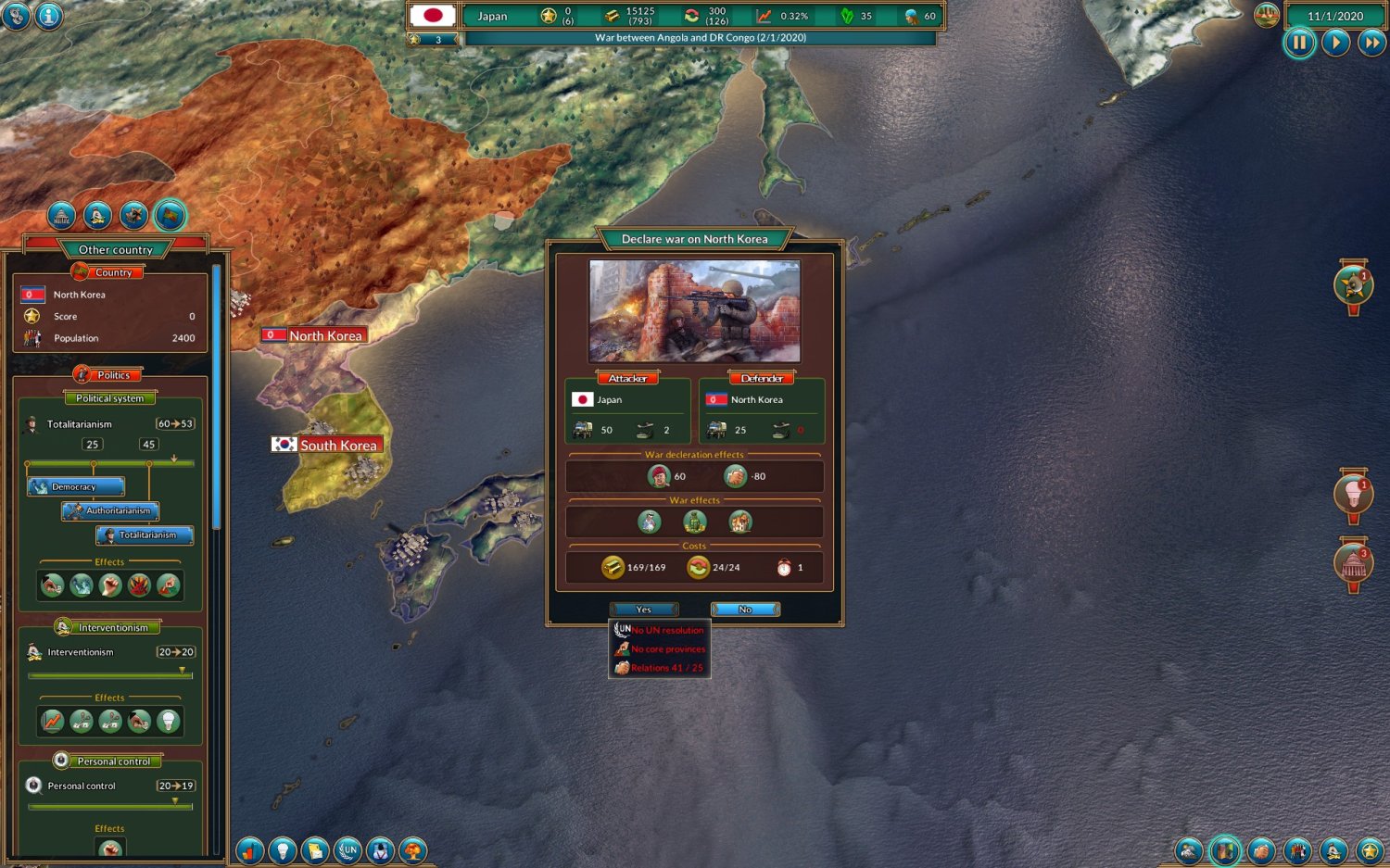This screenshot has height=868, width=1390.
Task: Open the gold star icon in bottom-right
Action: pyautogui.click(x=1370, y=849)
